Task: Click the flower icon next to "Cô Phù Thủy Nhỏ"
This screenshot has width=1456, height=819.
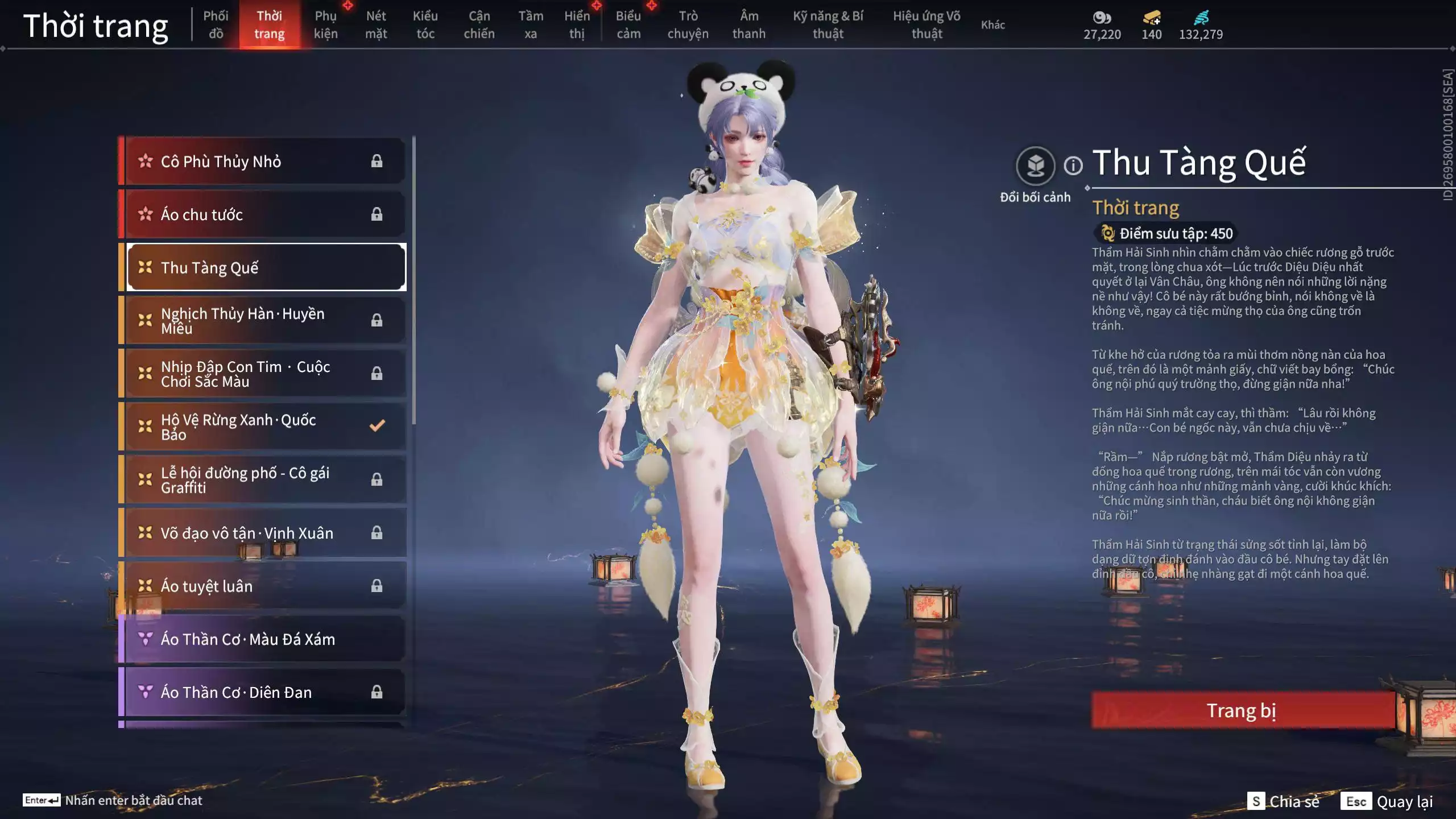Action: pos(144,161)
